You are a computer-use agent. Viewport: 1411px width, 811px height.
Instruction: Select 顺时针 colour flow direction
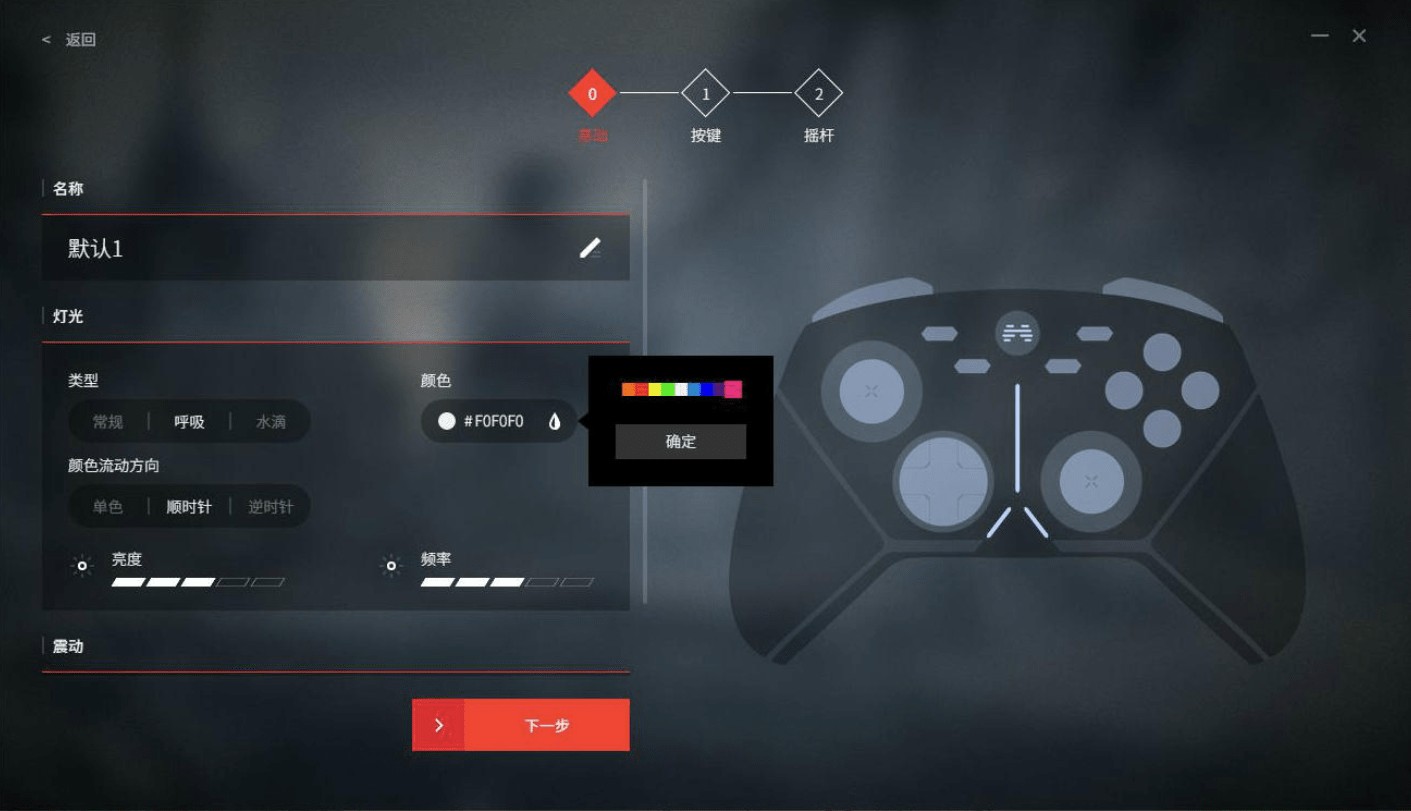[189, 507]
